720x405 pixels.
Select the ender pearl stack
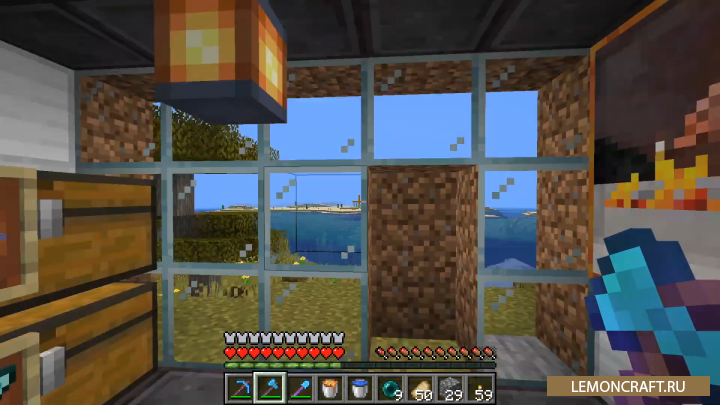pyautogui.click(x=390, y=384)
